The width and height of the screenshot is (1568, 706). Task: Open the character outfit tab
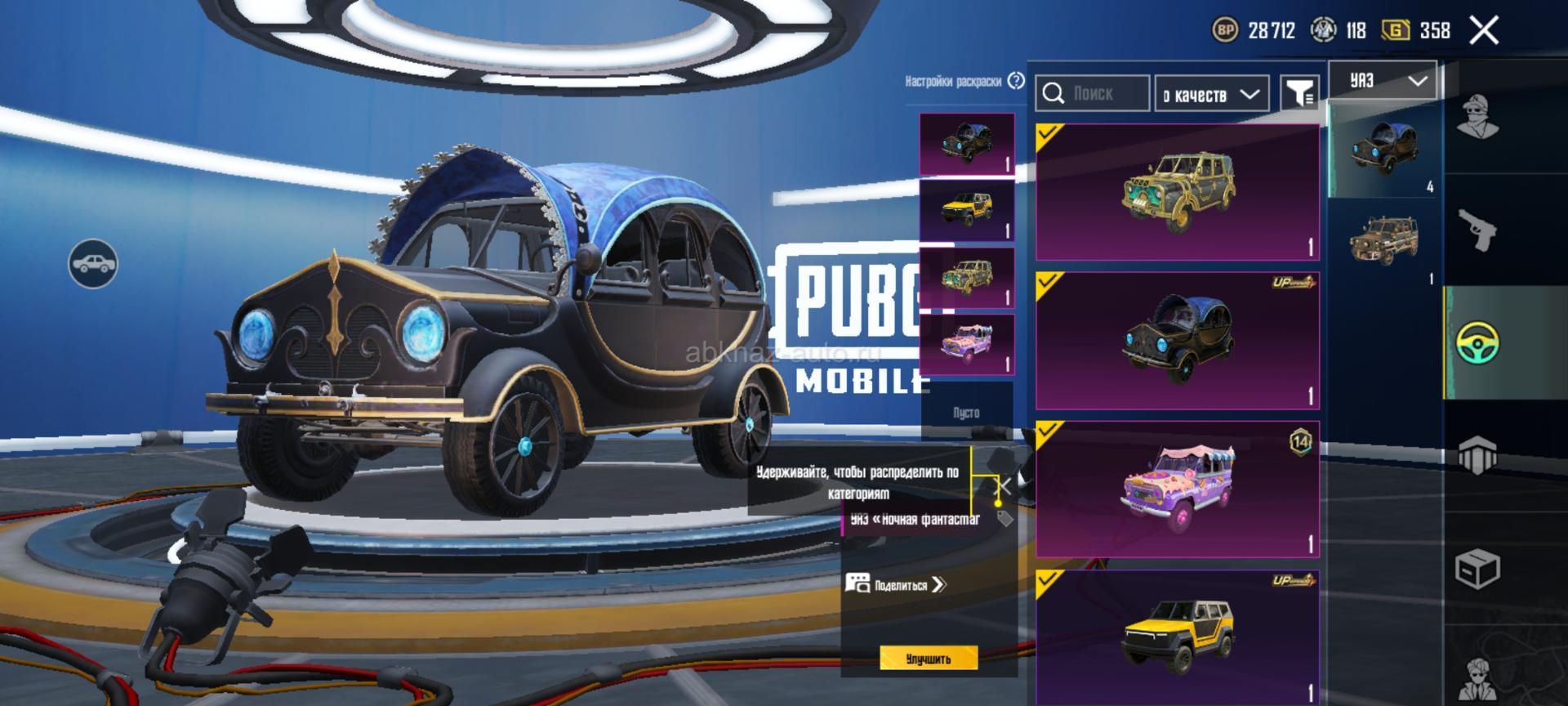[1478, 118]
